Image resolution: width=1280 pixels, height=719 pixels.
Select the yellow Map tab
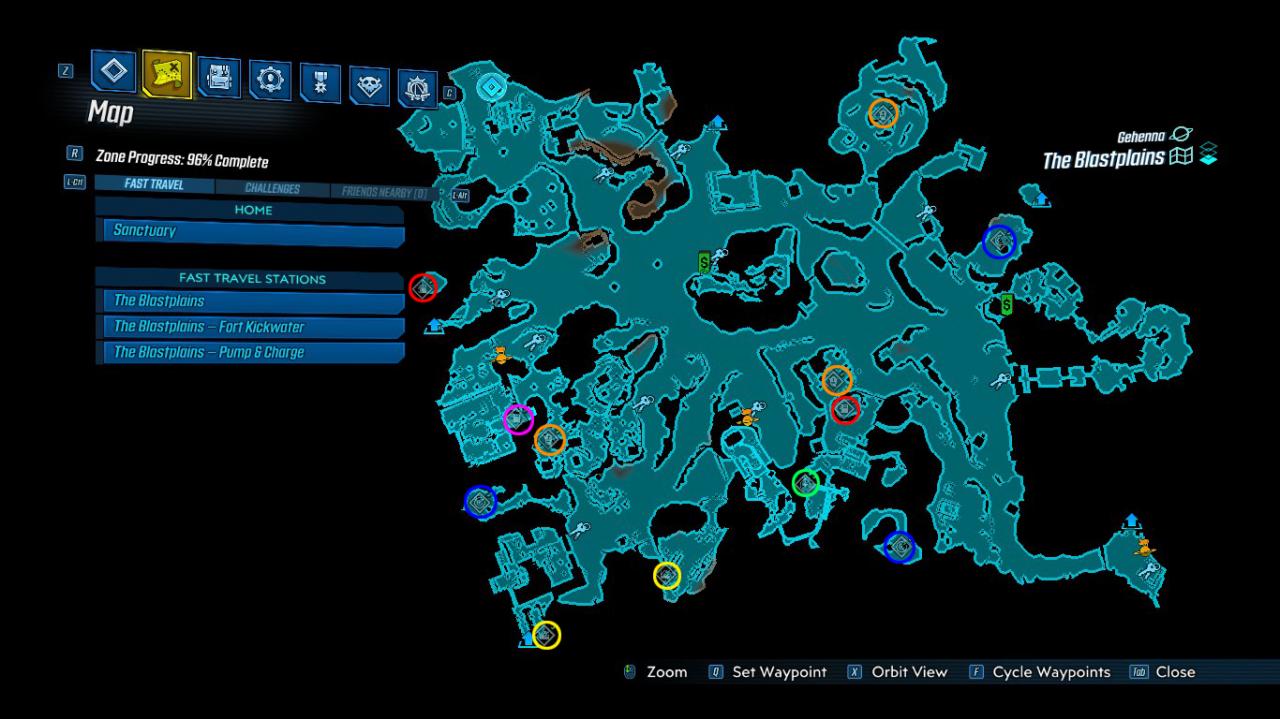(x=166, y=73)
